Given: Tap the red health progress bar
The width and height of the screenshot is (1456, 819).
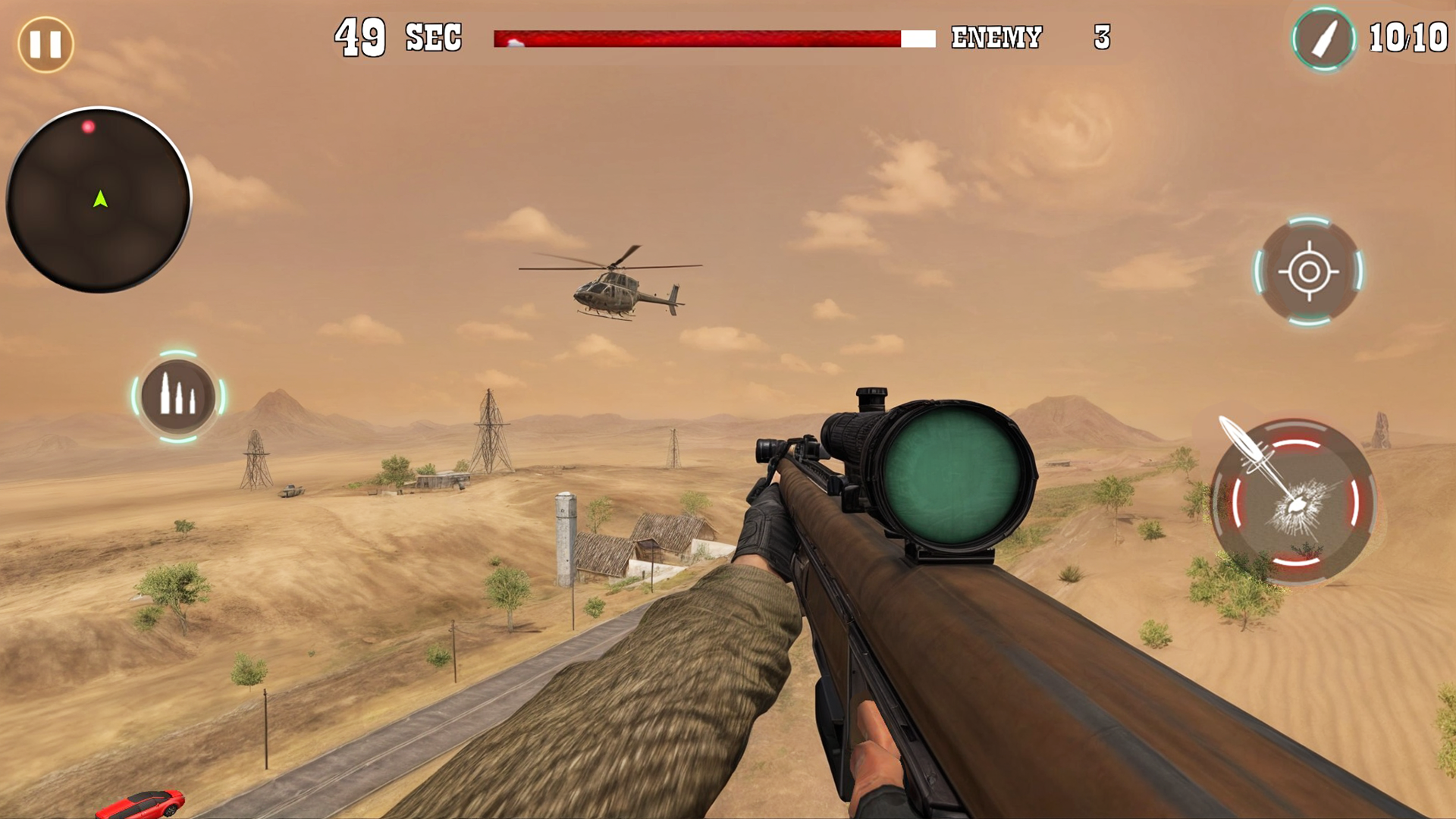Looking at the screenshot, I should 698,36.
